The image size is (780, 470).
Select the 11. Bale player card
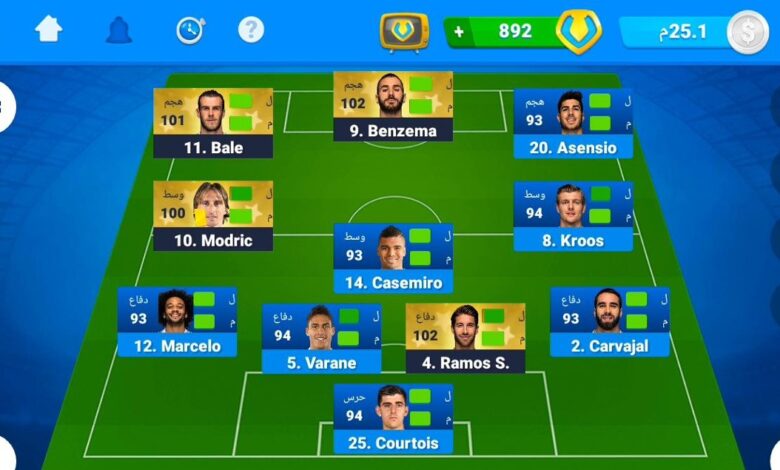[213, 123]
